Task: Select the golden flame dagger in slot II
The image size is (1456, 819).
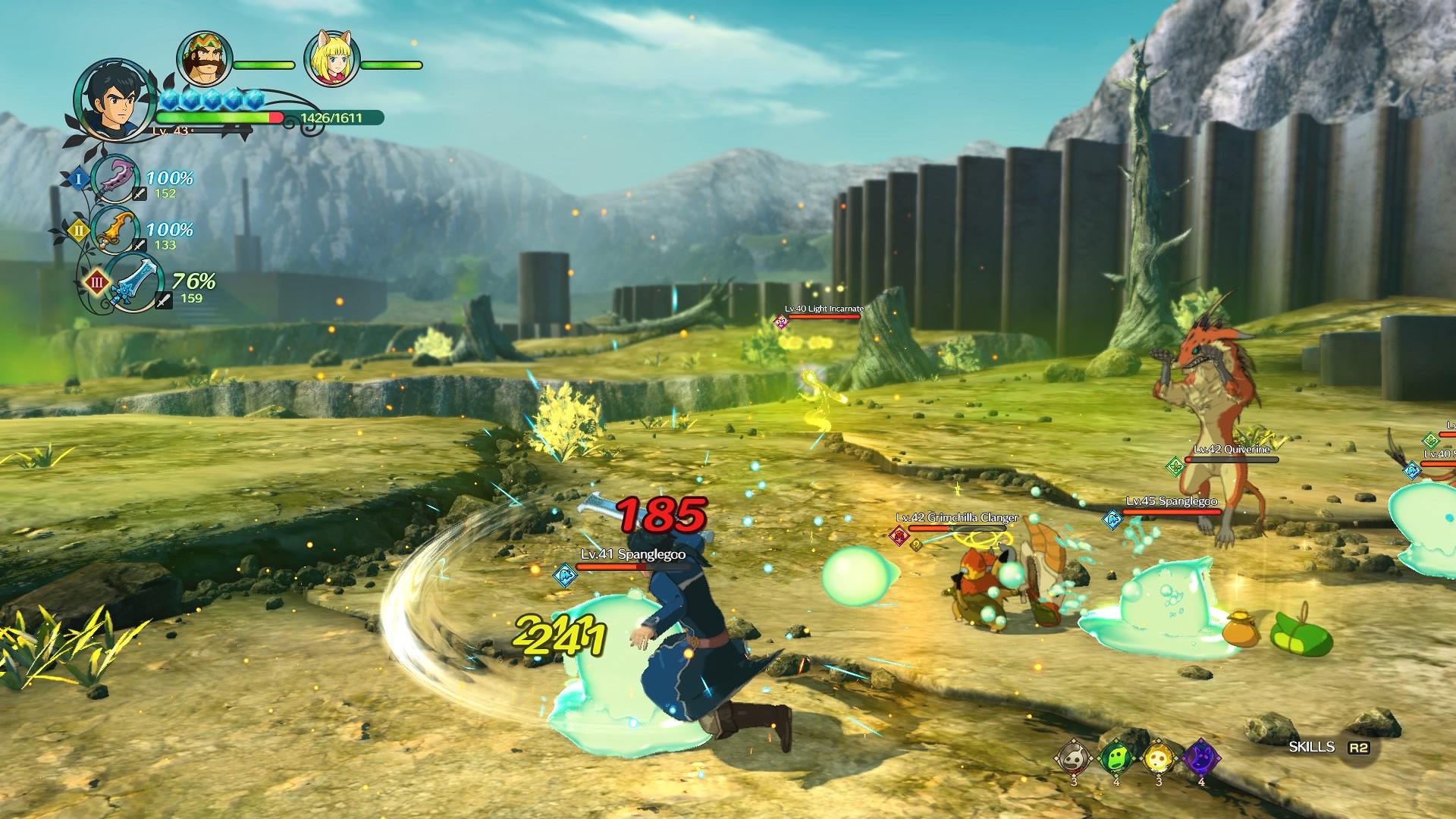Action: pos(116,229)
